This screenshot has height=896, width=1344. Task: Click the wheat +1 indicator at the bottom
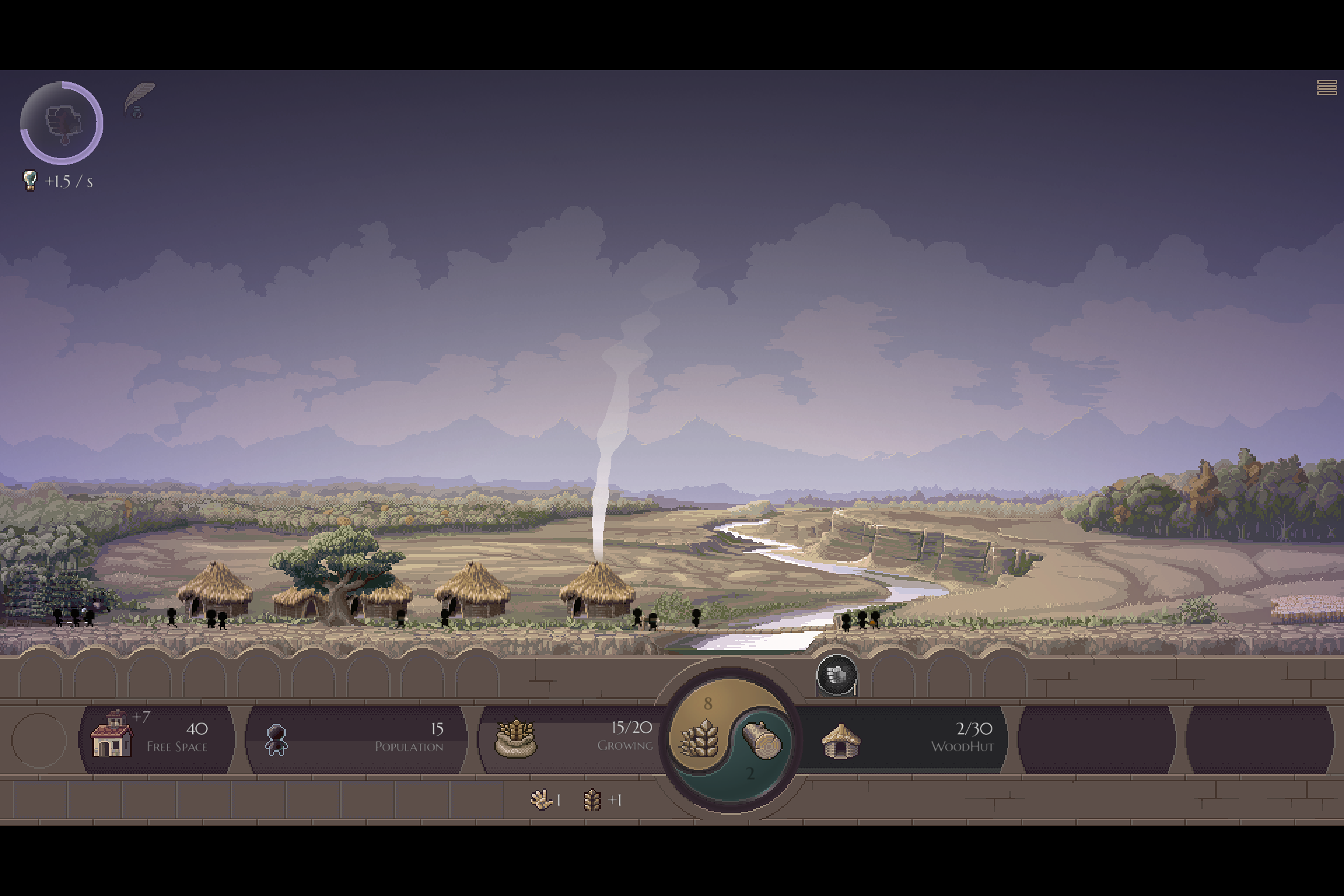[600, 801]
